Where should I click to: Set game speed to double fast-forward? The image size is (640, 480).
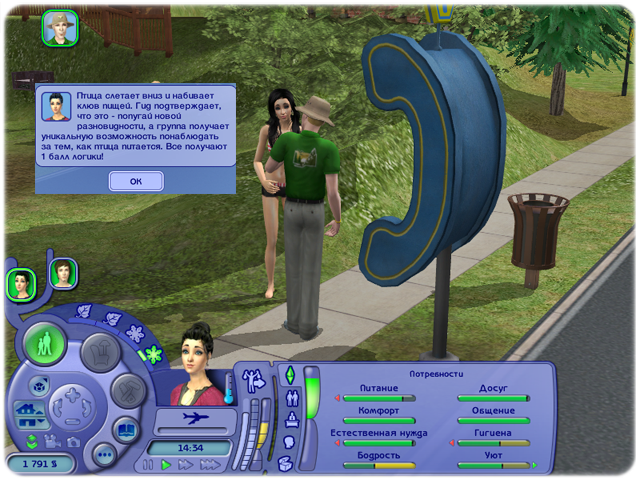point(186,465)
